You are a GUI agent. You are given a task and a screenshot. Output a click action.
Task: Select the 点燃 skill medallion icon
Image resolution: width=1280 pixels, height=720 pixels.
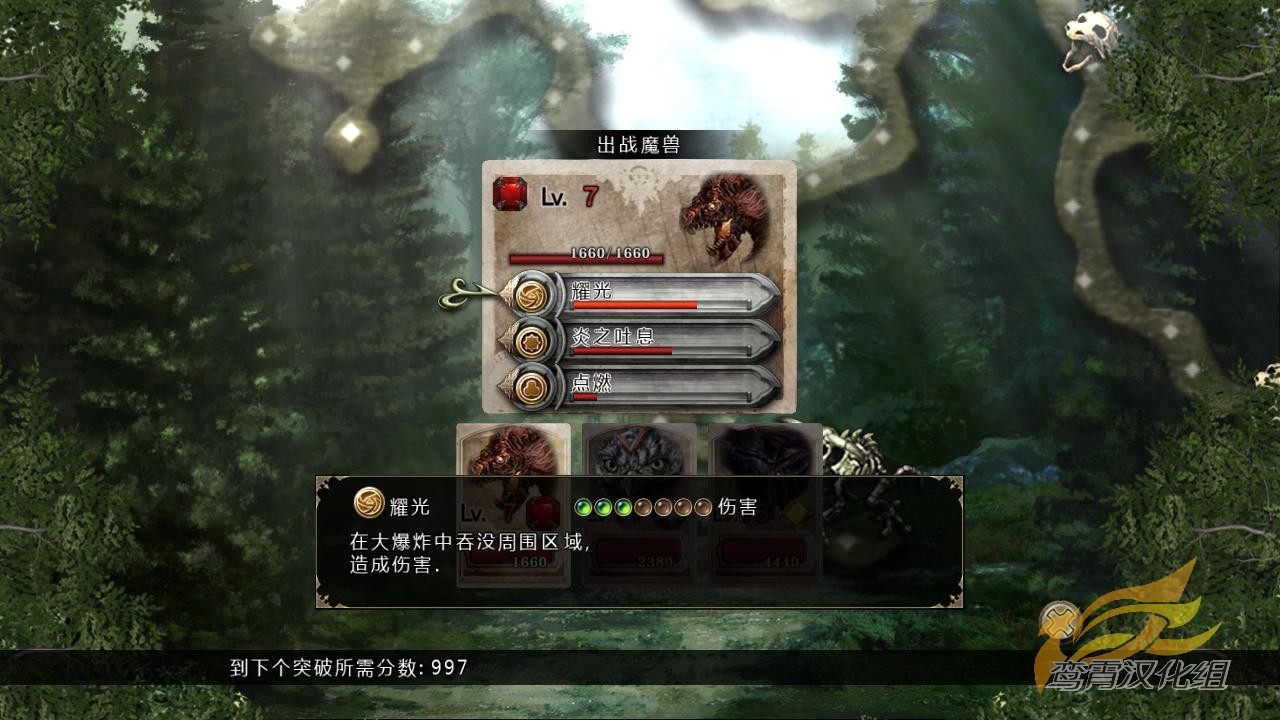pos(533,387)
